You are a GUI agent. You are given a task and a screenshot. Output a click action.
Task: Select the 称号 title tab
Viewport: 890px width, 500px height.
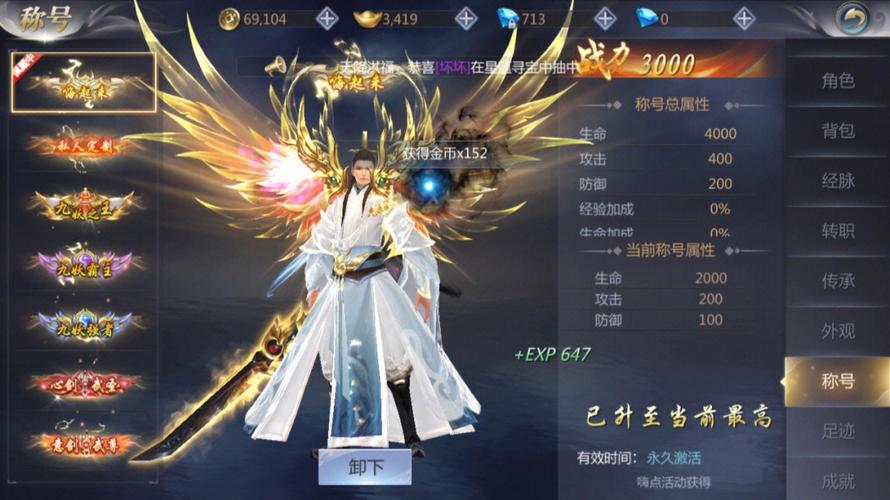point(837,381)
